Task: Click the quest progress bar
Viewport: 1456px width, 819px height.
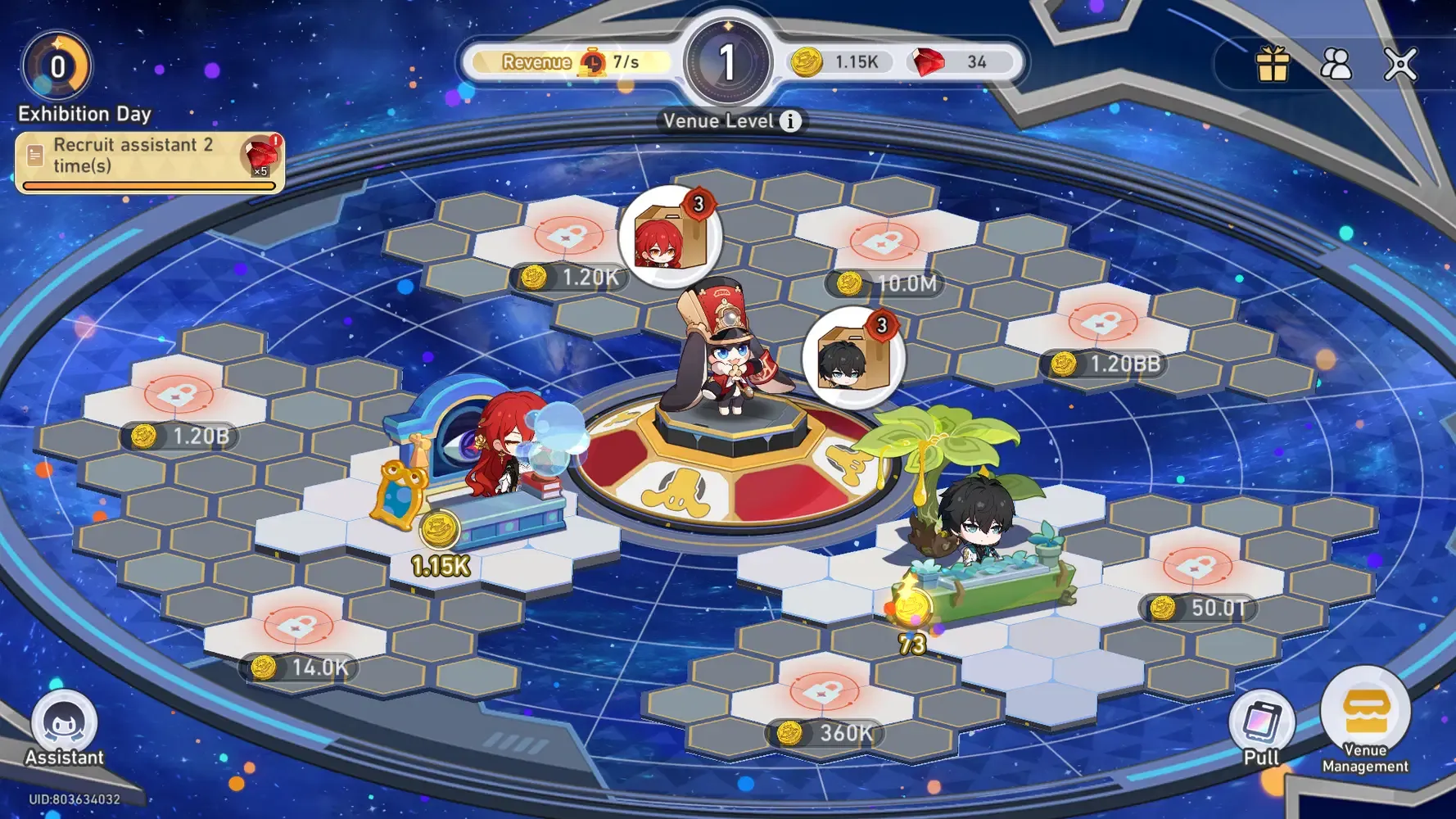Action: (x=147, y=187)
